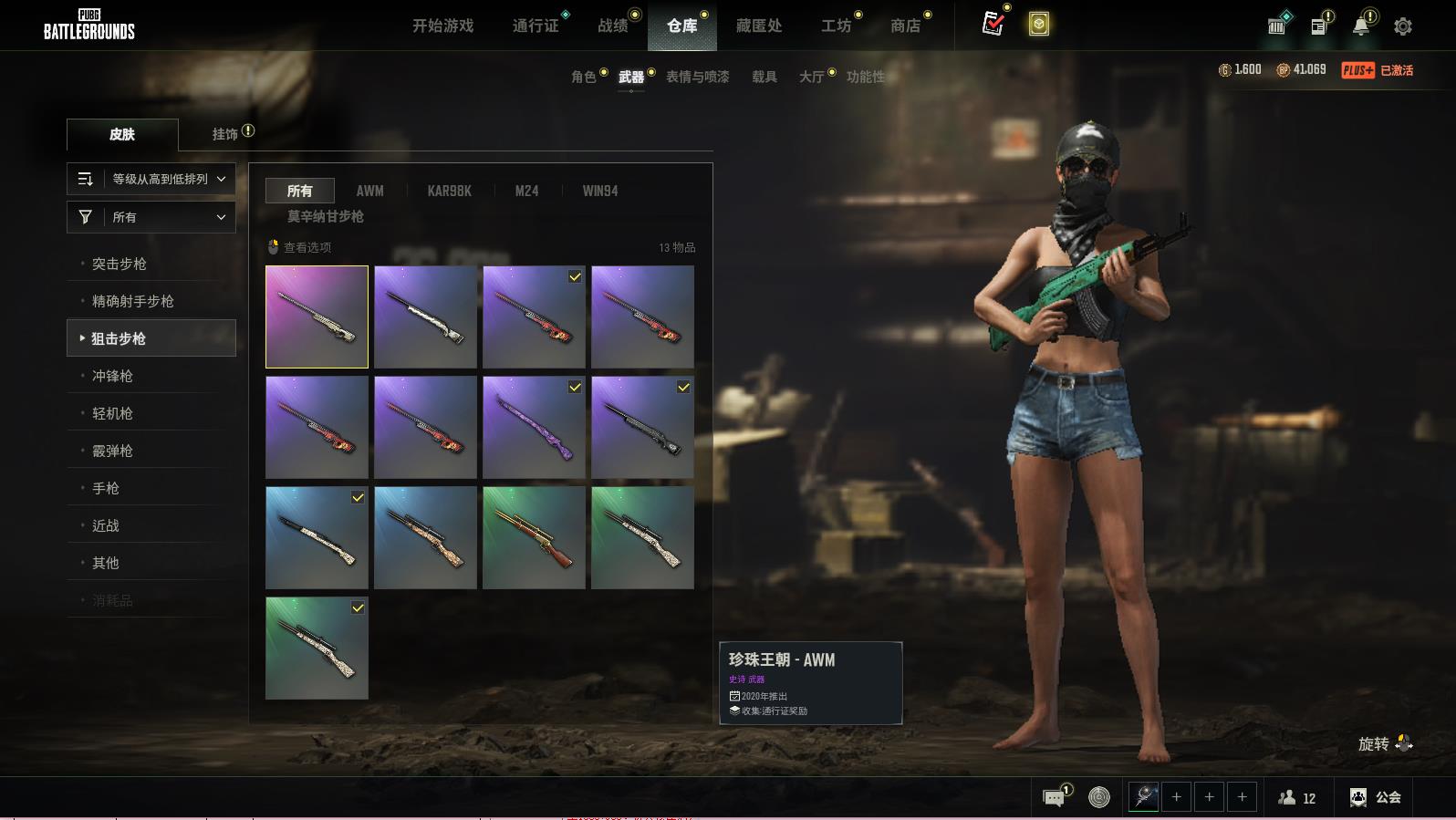Open the chat bubble icon
Screen dimensions: 1456x820
[x=1054, y=798]
